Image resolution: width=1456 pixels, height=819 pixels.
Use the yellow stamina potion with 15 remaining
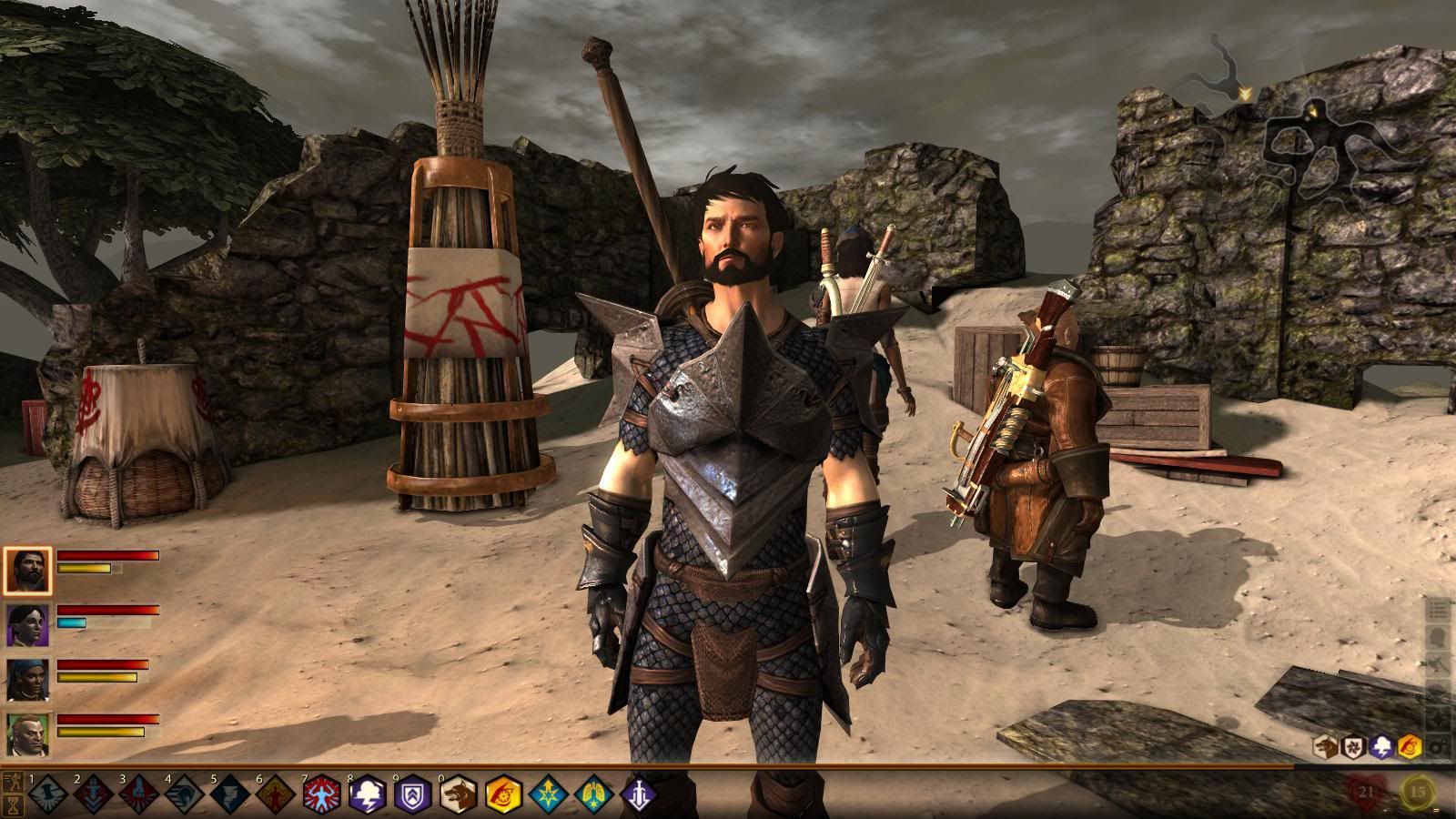pyautogui.click(x=1418, y=792)
